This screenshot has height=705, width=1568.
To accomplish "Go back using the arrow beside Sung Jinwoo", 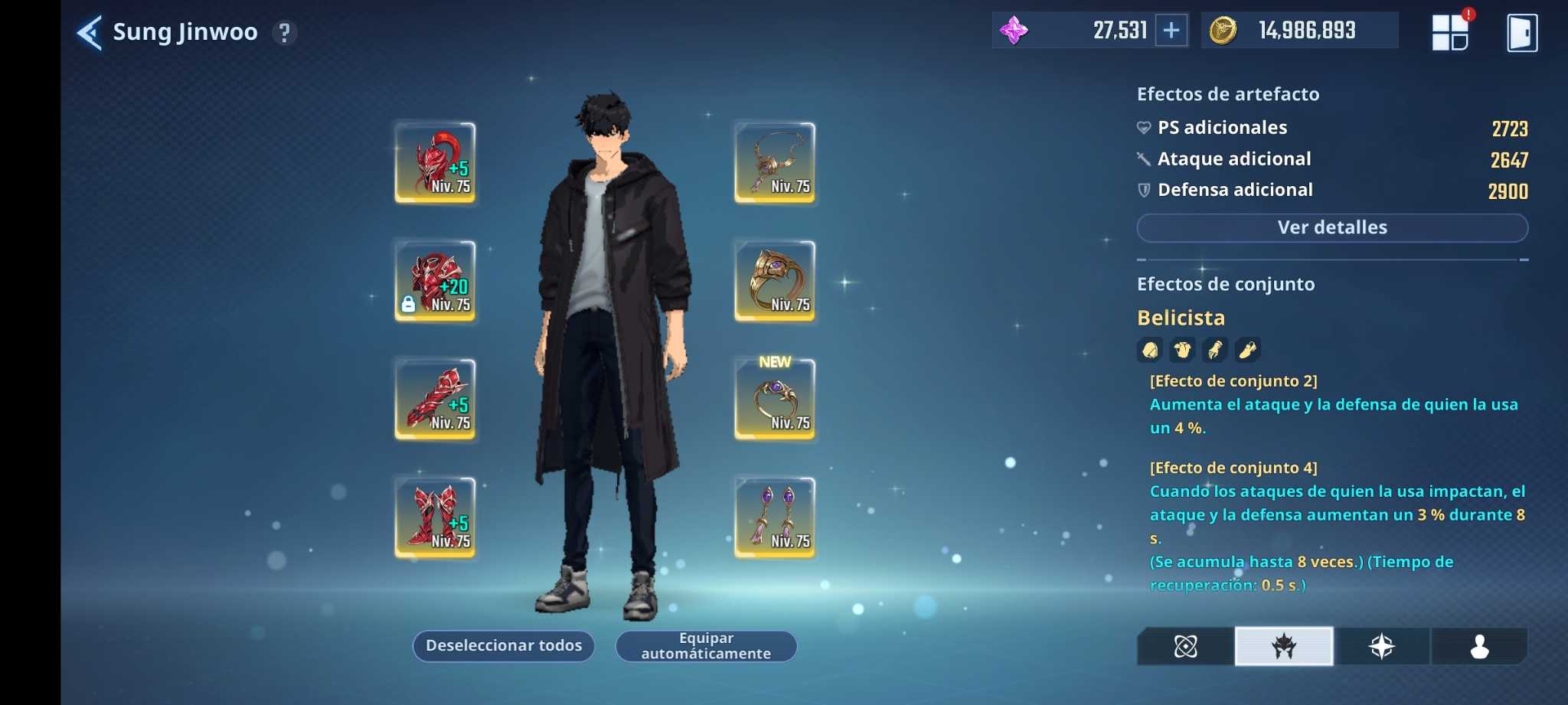I will tap(90, 33).
